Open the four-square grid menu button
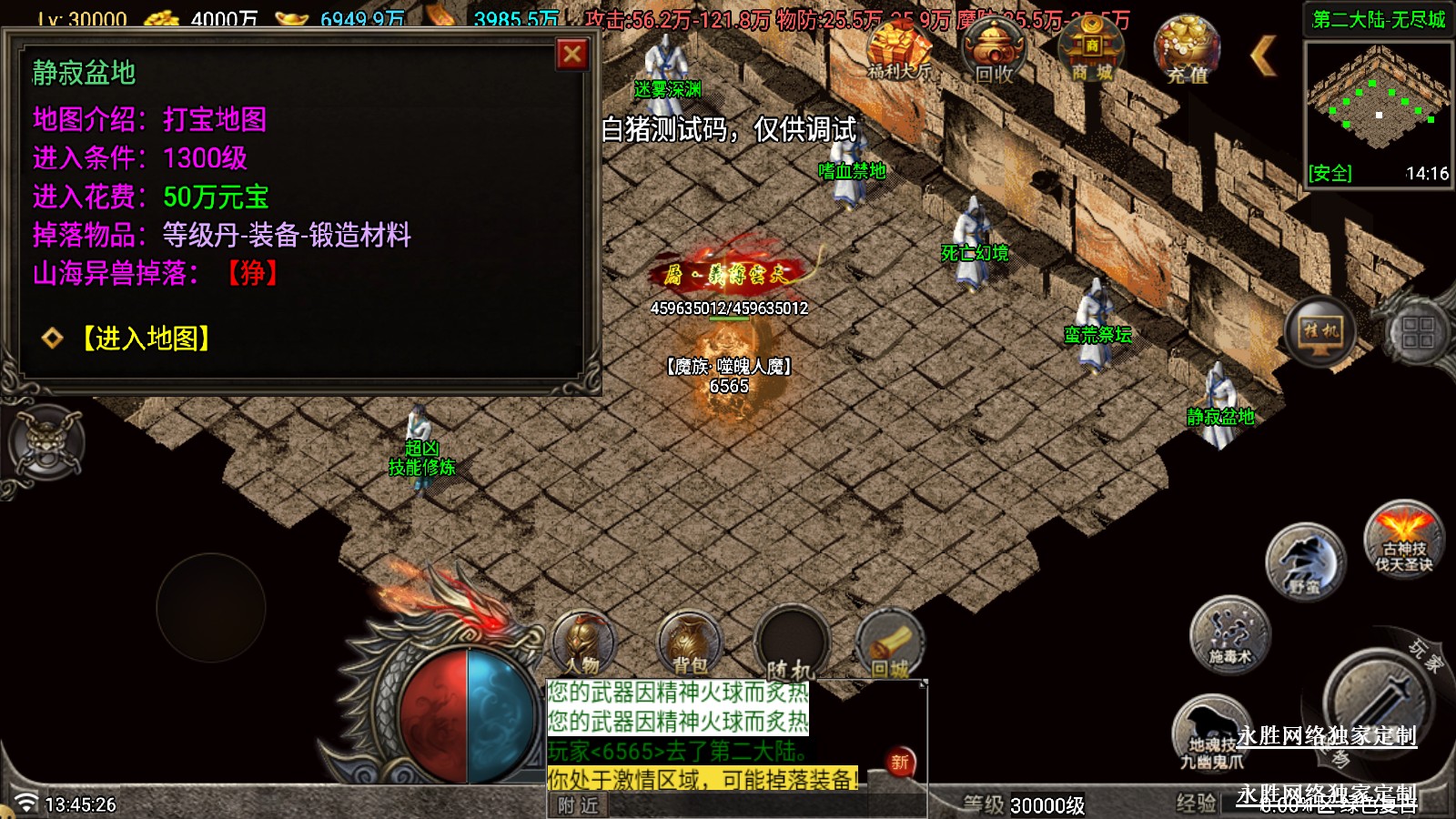Screen dimensions: 1456x819 1417,333
